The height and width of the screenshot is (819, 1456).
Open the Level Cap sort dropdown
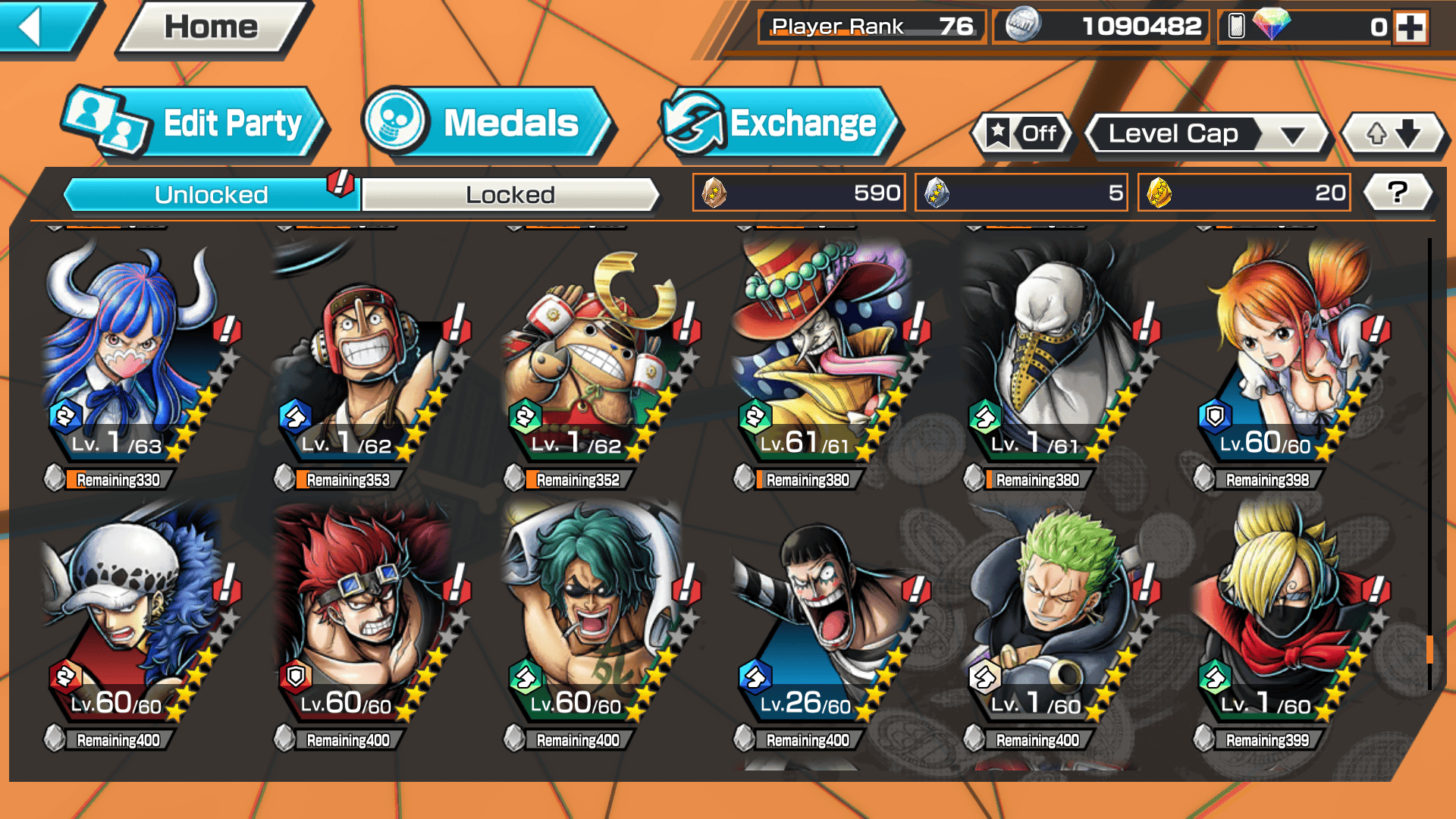pos(1207,134)
